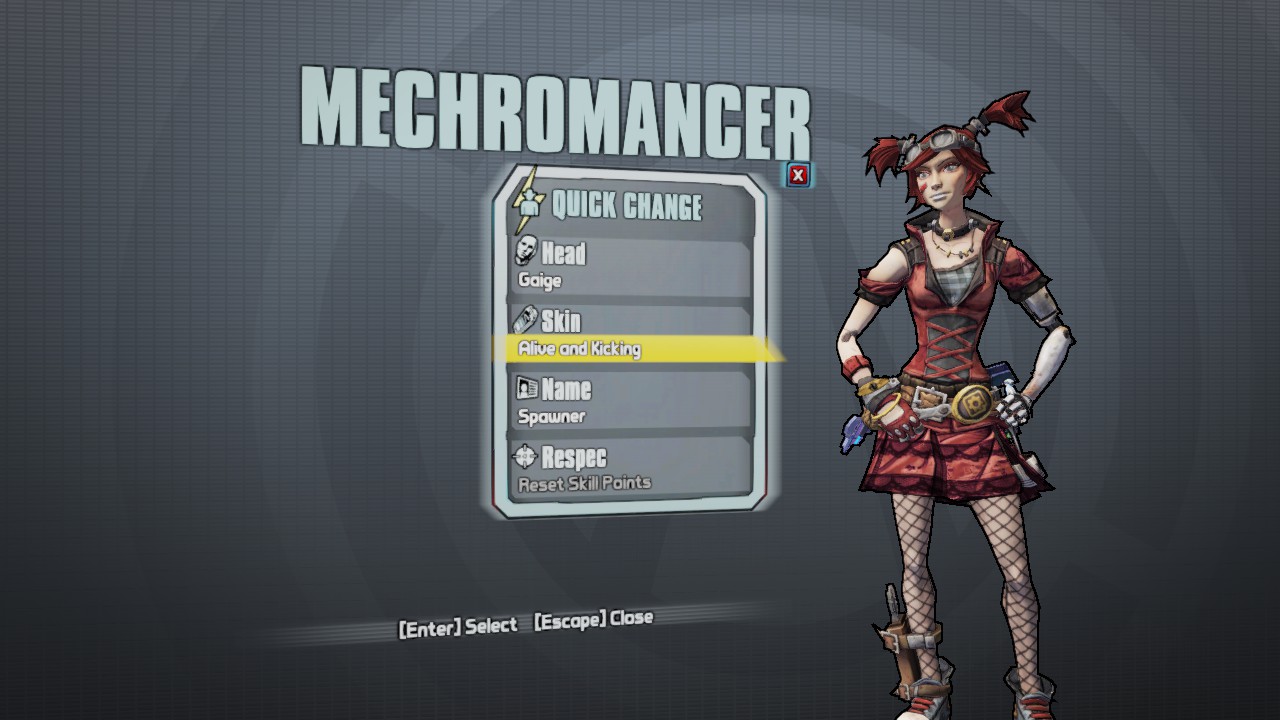Select Respec to reset skill points
The image size is (1280, 720).
click(x=630, y=469)
